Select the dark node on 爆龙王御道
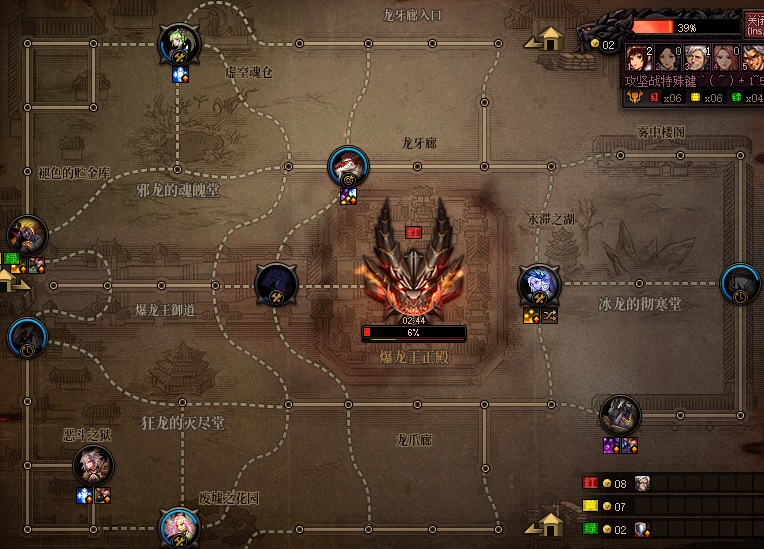764x549 pixels. point(276,285)
